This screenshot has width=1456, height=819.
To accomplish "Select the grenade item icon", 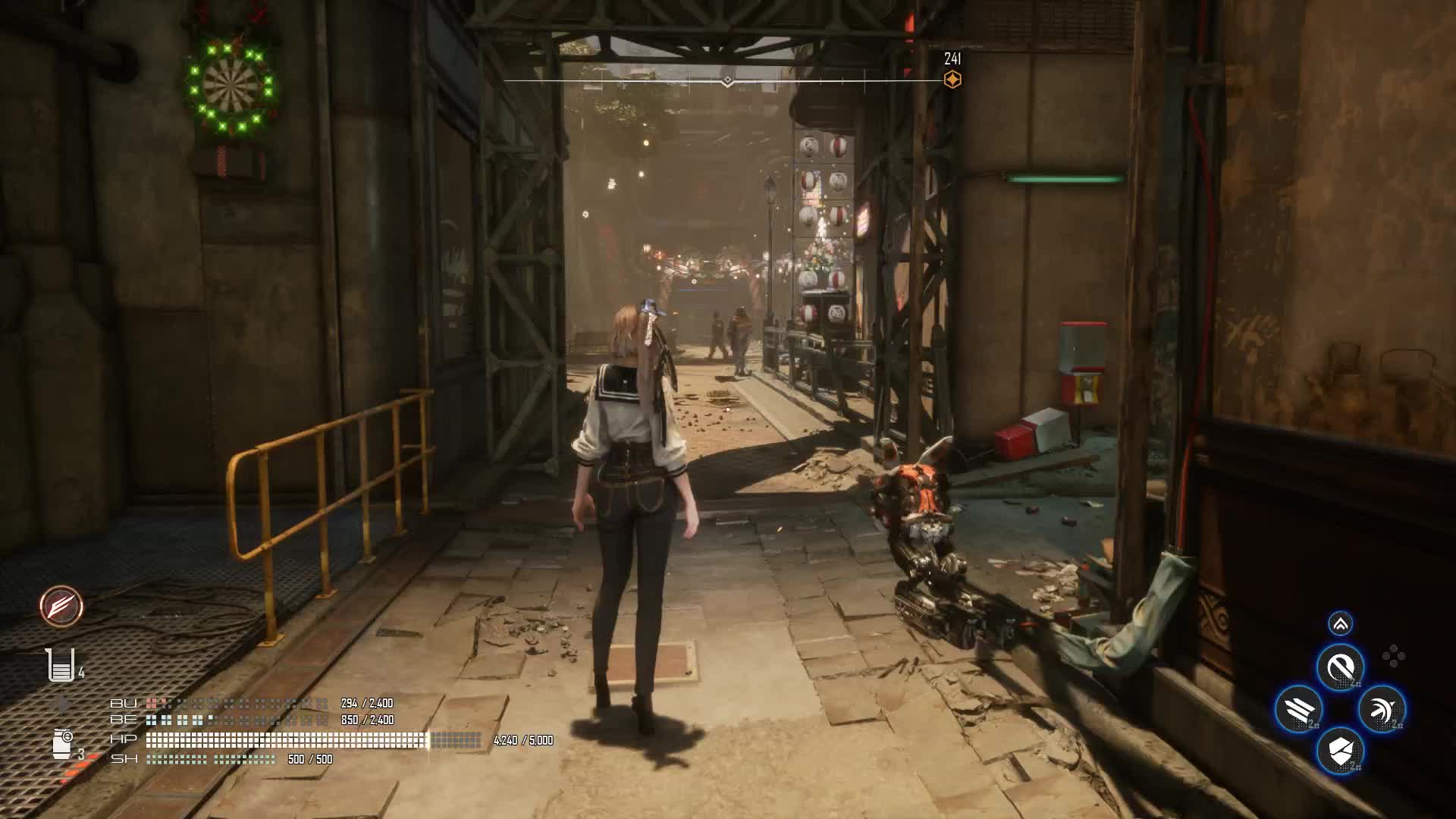I will 63,743.
